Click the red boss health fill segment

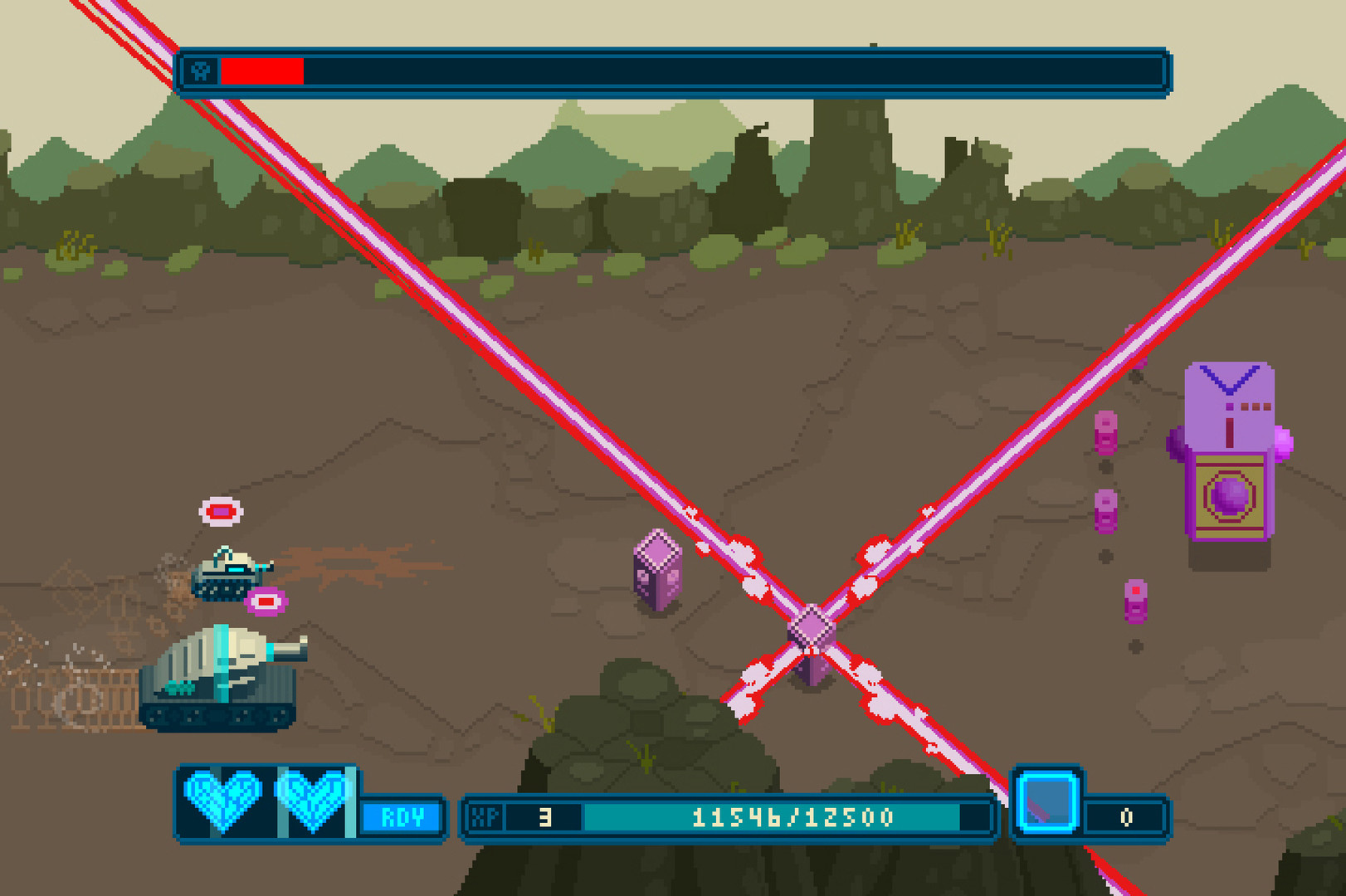point(261,71)
